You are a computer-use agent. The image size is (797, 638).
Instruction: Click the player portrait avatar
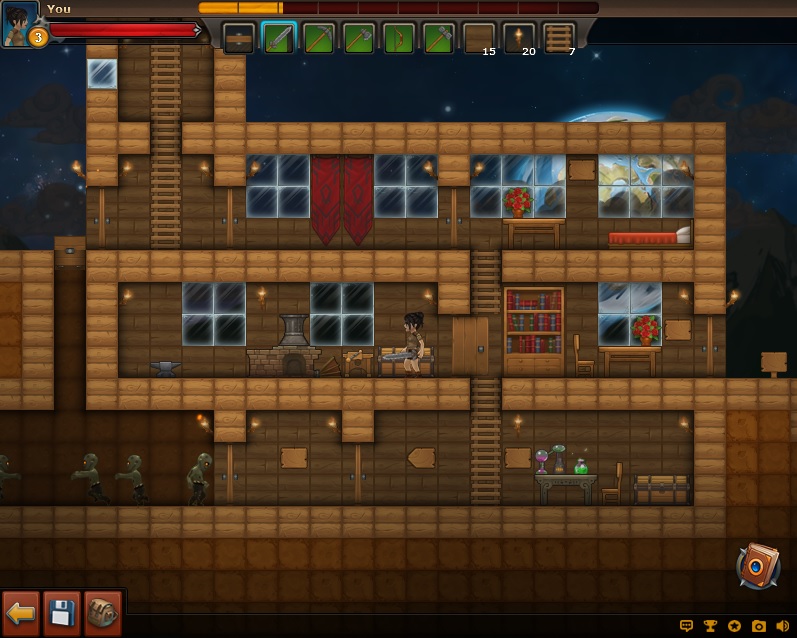pyautogui.click(x=19, y=22)
